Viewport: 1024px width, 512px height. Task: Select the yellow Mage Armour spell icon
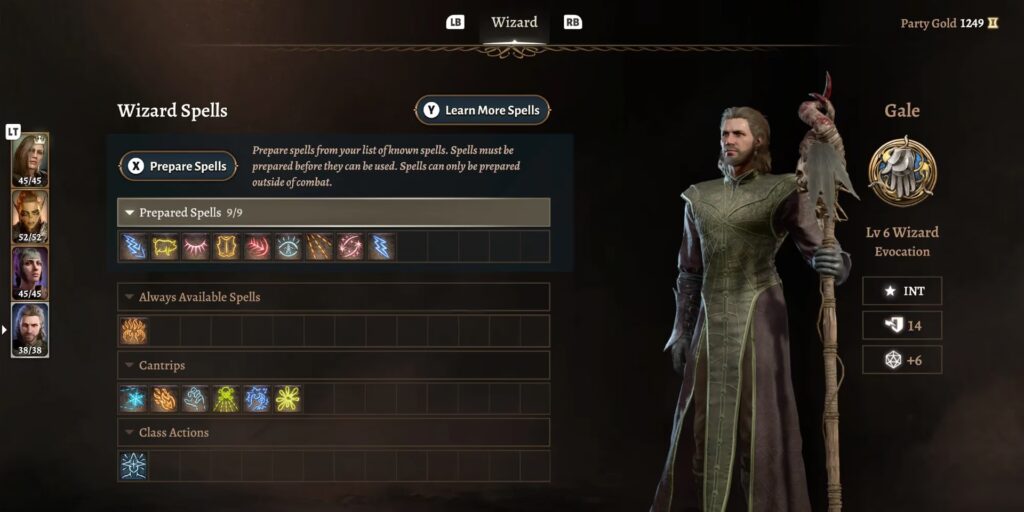tap(227, 247)
